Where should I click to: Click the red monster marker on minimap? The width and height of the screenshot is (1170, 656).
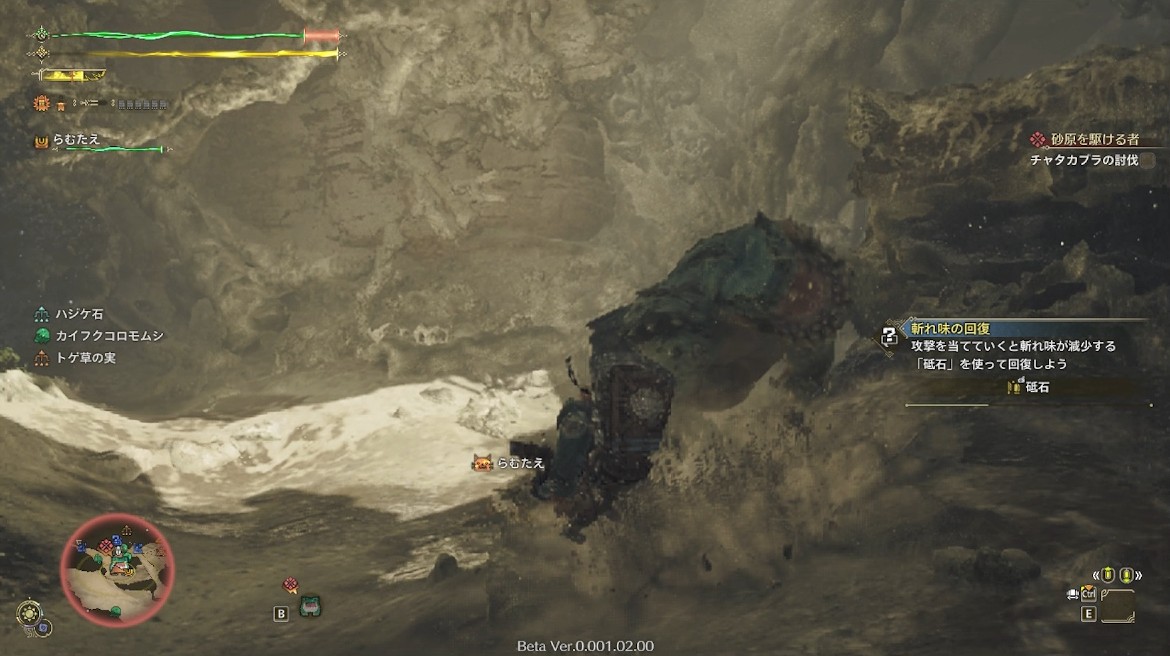pos(105,546)
